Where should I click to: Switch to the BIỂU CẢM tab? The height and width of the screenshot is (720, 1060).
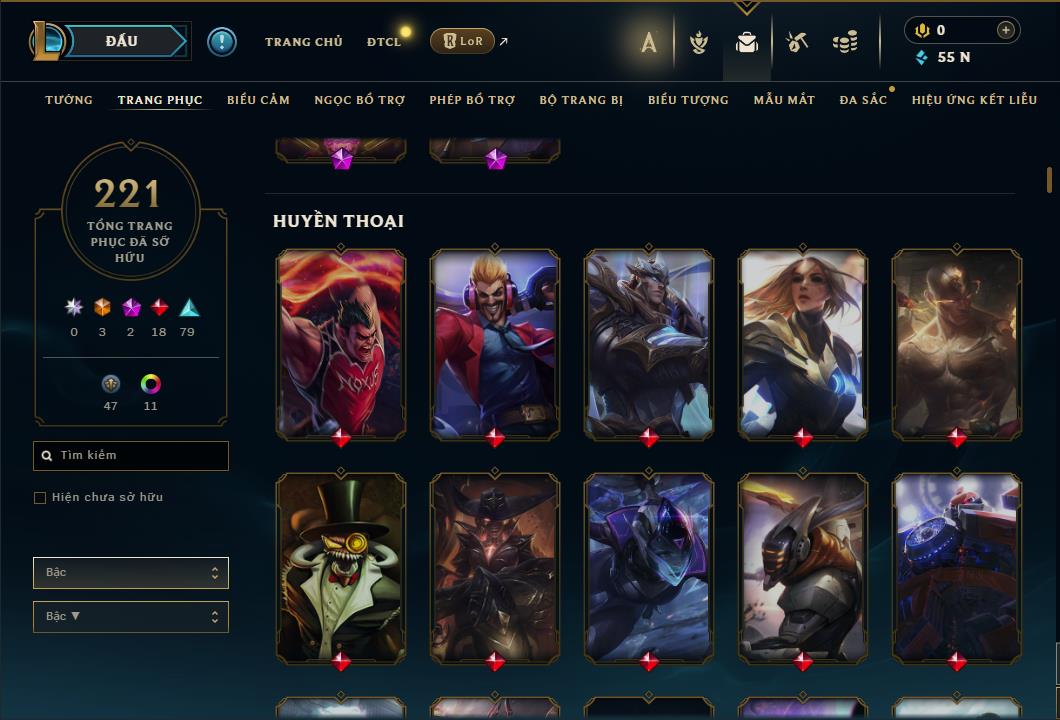(258, 100)
